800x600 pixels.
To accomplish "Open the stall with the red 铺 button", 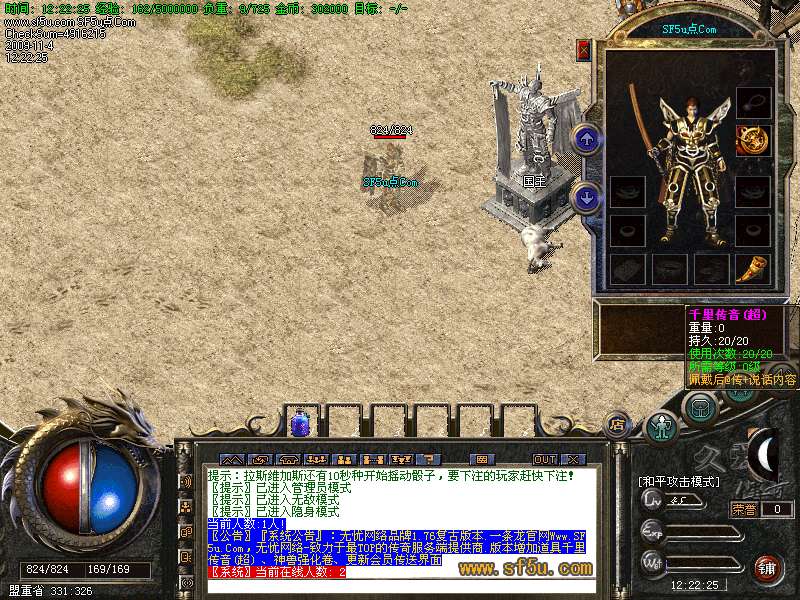I will pos(768,568).
